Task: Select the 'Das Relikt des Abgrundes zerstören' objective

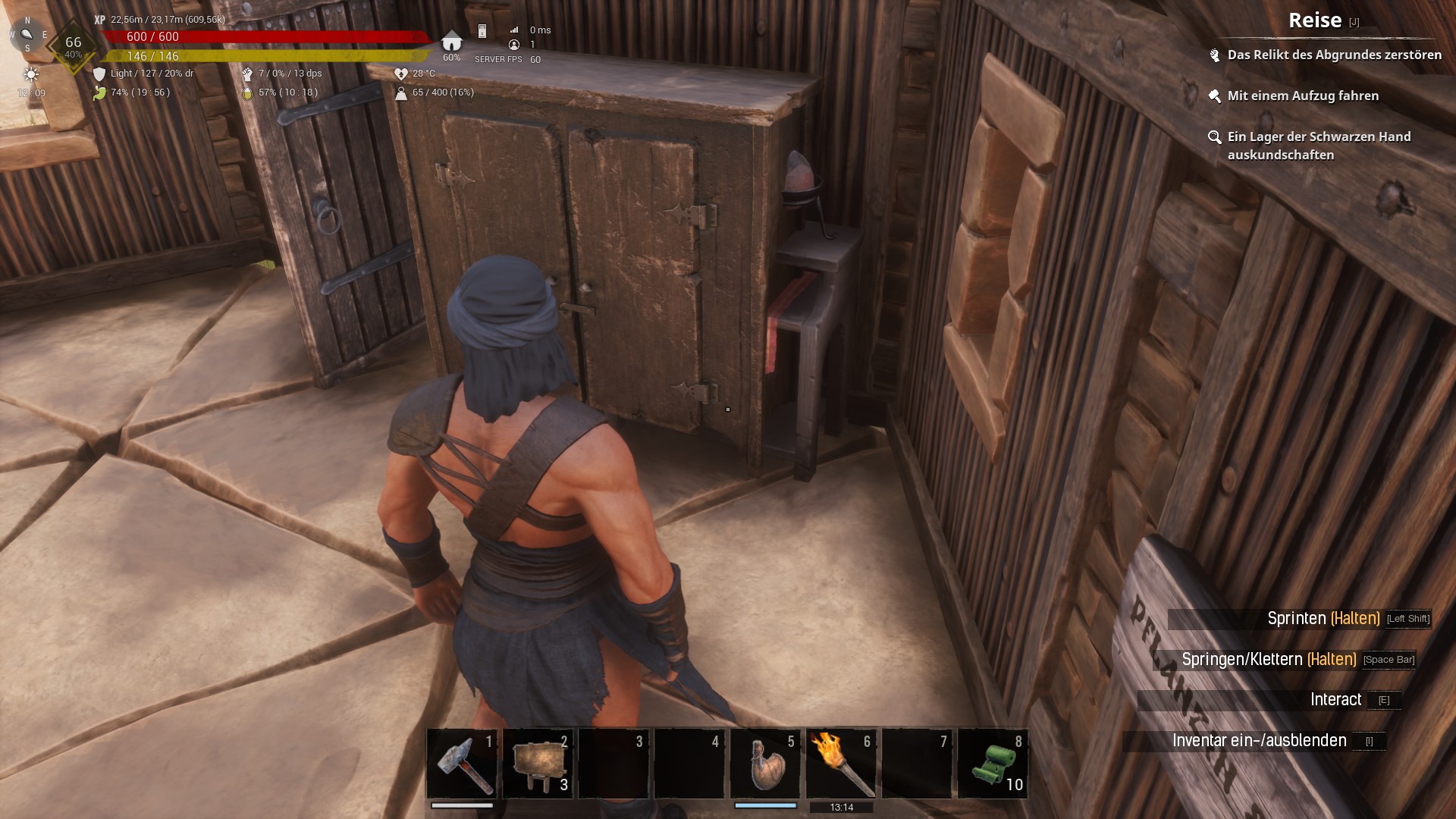Action: (x=1334, y=55)
